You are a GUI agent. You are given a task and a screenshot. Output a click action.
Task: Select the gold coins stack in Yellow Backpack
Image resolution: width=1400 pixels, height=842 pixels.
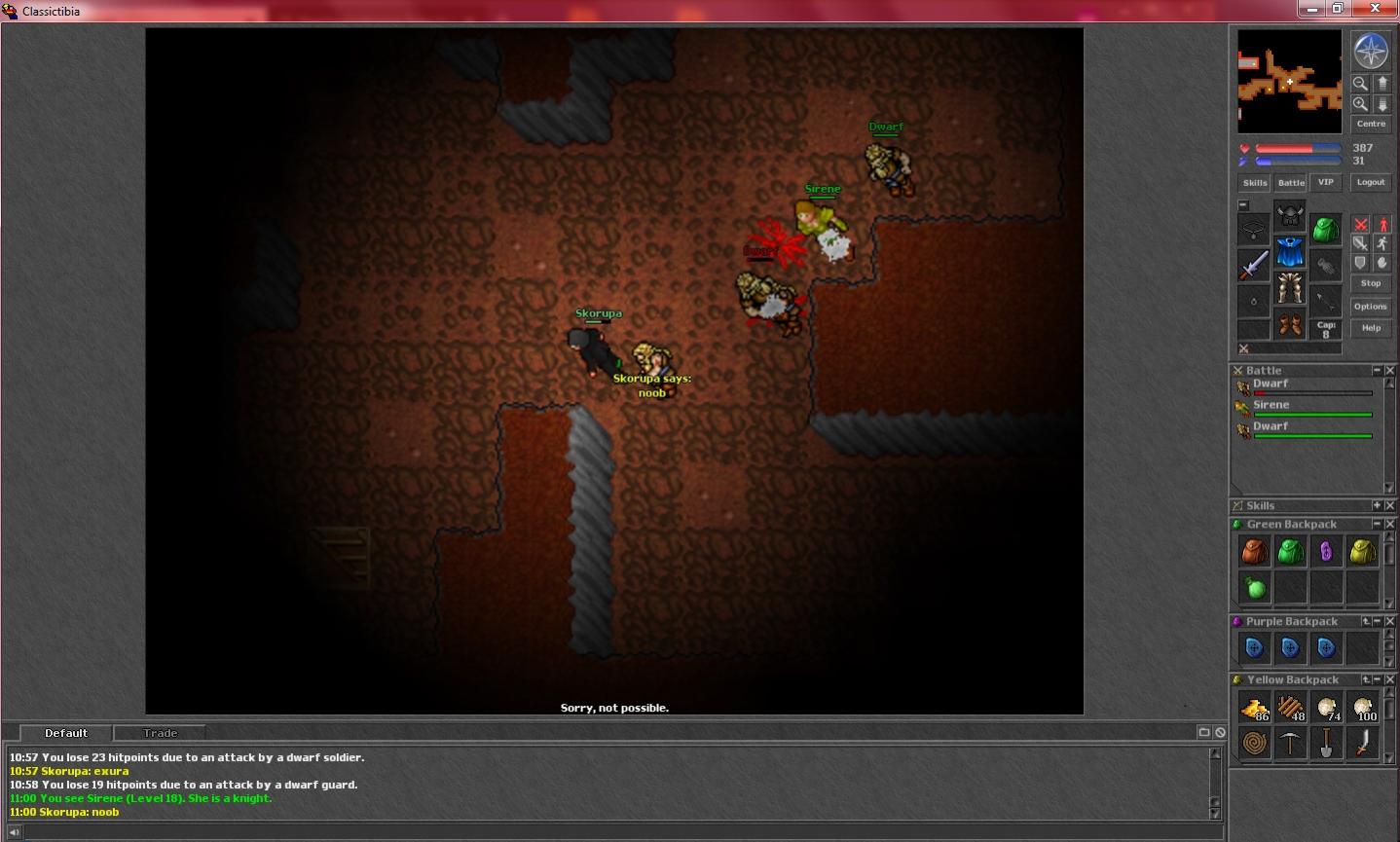pyautogui.click(x=1254, y=708)
